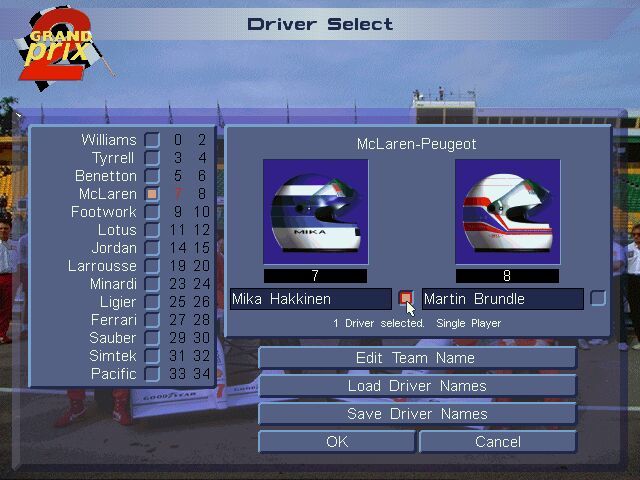Choose the Jordan team checkbox

pos(152,248)
